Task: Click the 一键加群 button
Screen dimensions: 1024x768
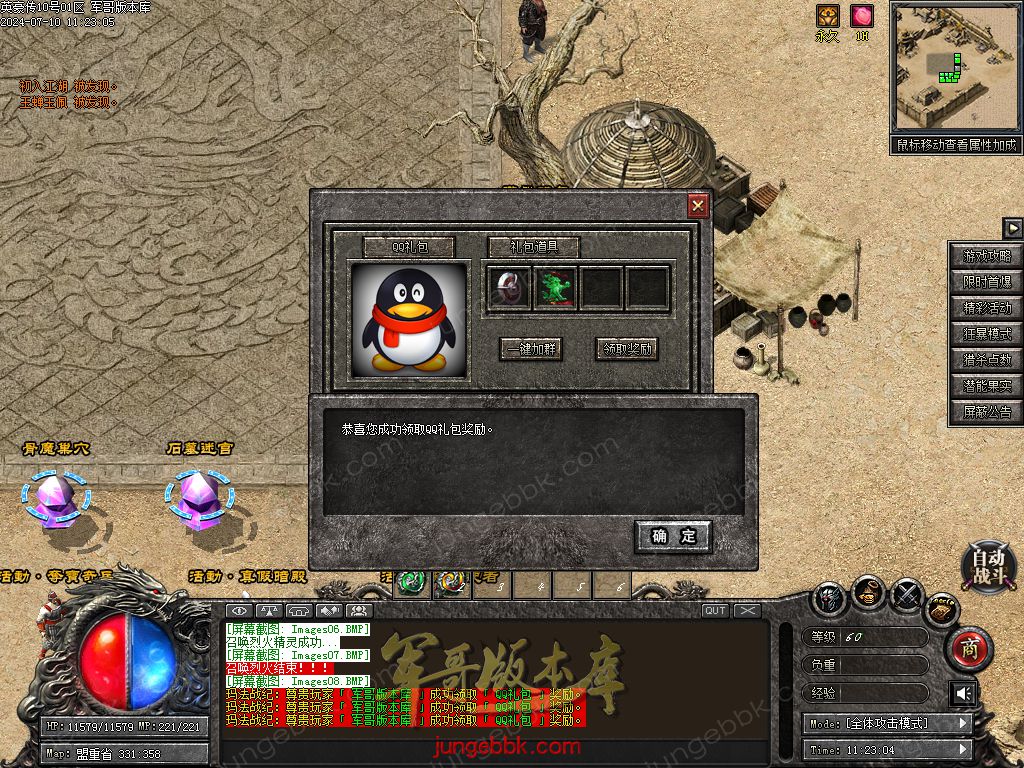Action: pos(531,349)
